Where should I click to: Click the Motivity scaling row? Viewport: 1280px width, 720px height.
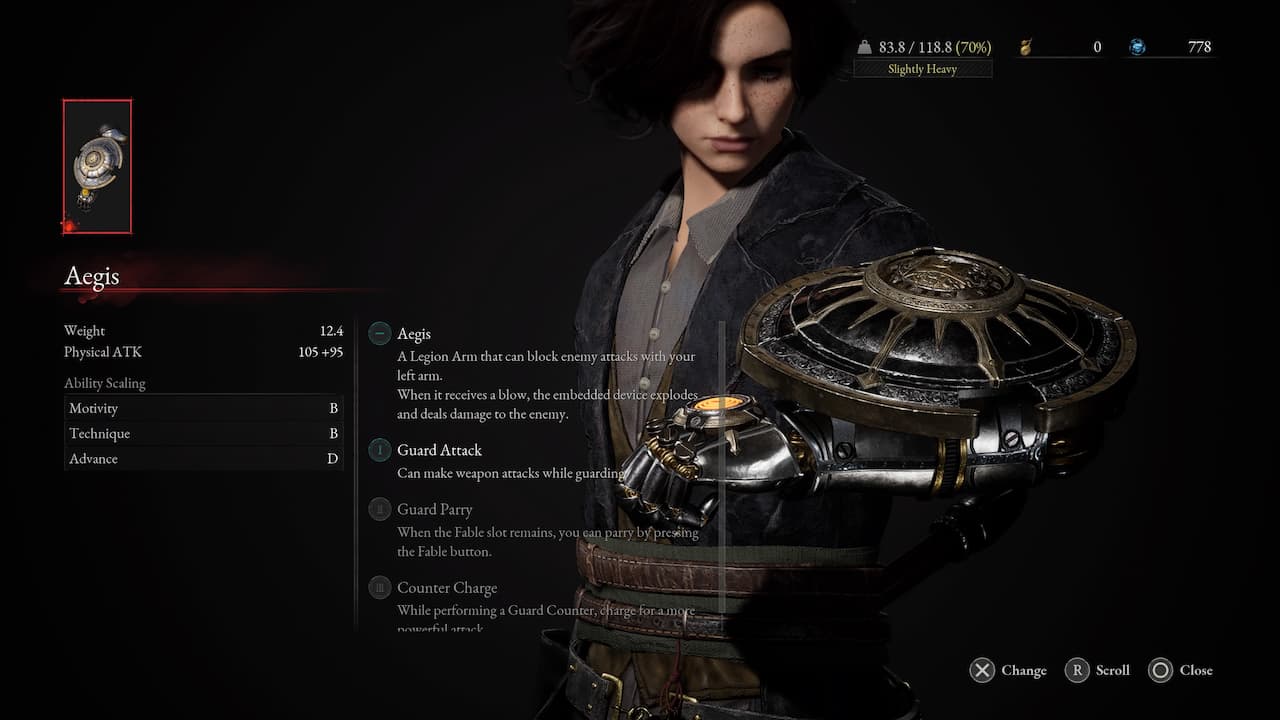click(203, 408)
